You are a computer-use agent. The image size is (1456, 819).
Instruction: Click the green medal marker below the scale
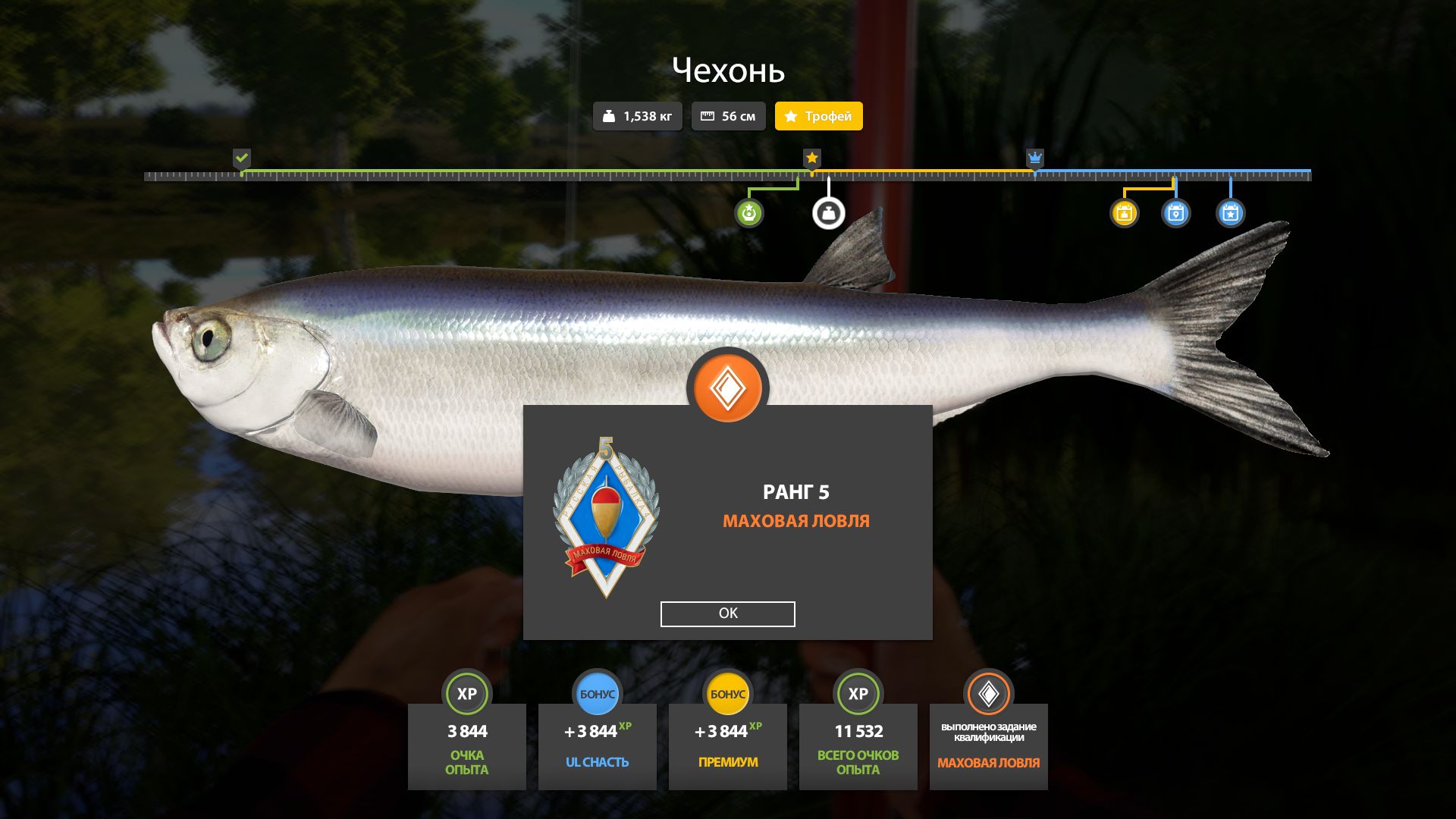[748, 213]
